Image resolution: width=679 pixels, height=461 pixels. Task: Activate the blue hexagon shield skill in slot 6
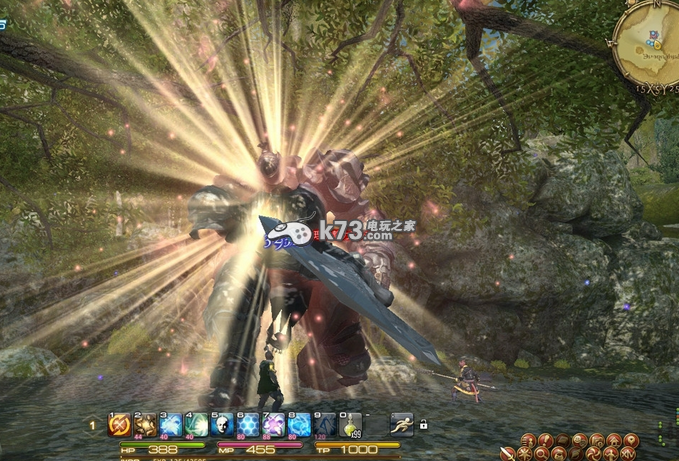(x=247, y=424)
